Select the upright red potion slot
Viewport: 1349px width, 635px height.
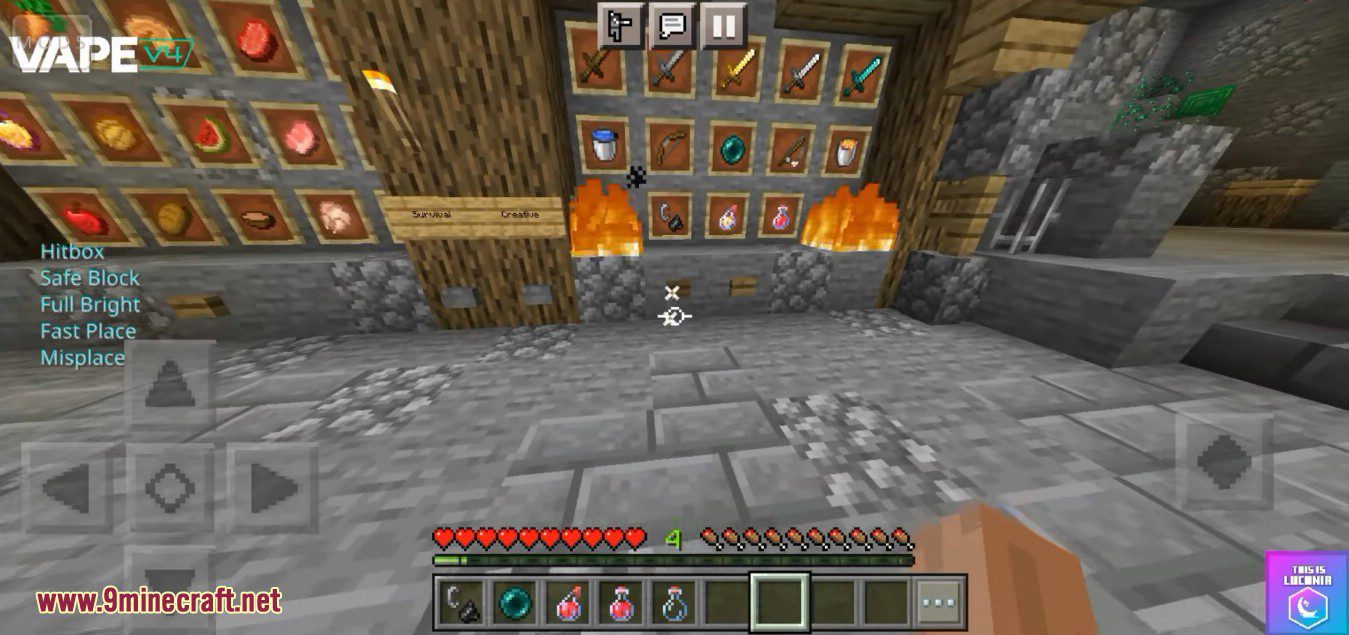coord(622,602)
